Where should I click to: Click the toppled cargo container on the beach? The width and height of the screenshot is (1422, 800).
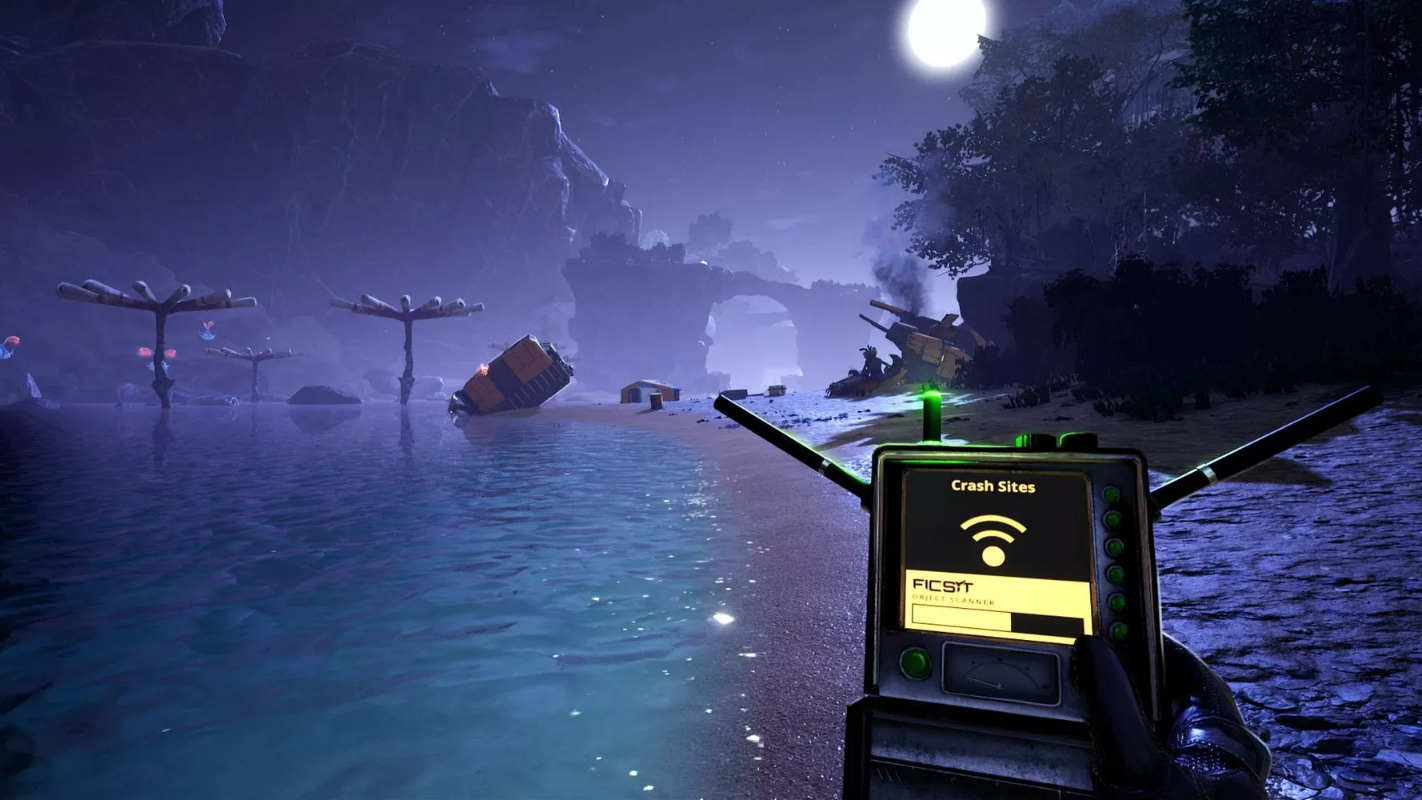point(512,375)
